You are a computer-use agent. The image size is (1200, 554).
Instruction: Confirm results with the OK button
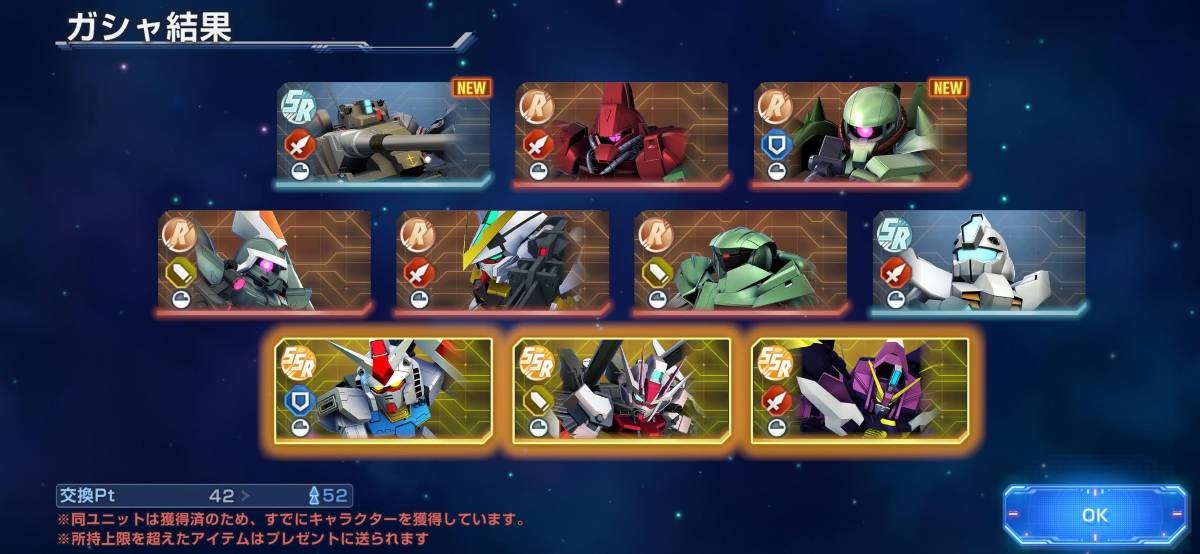coord(1094,515)
